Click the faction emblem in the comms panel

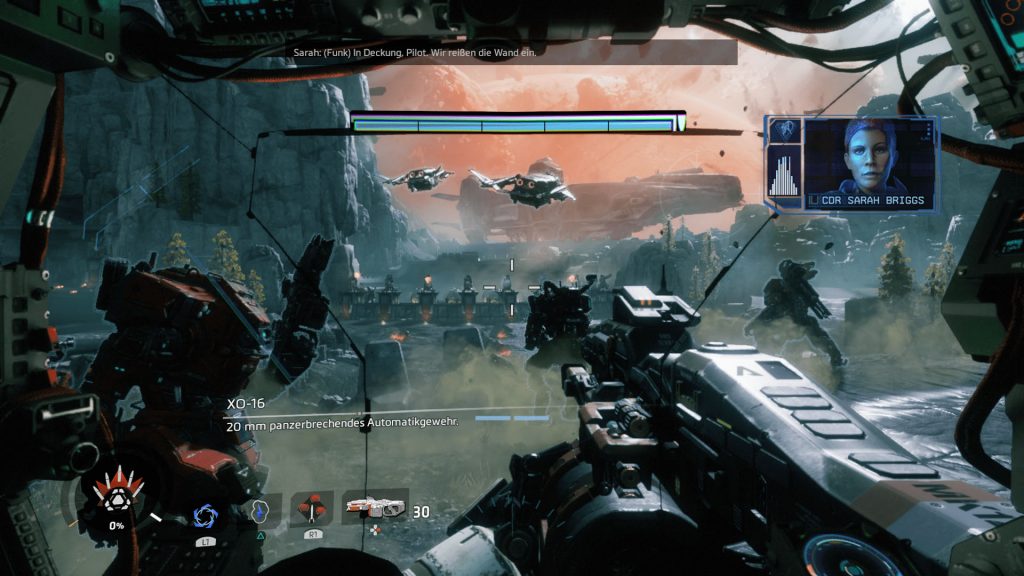(786, 131)
